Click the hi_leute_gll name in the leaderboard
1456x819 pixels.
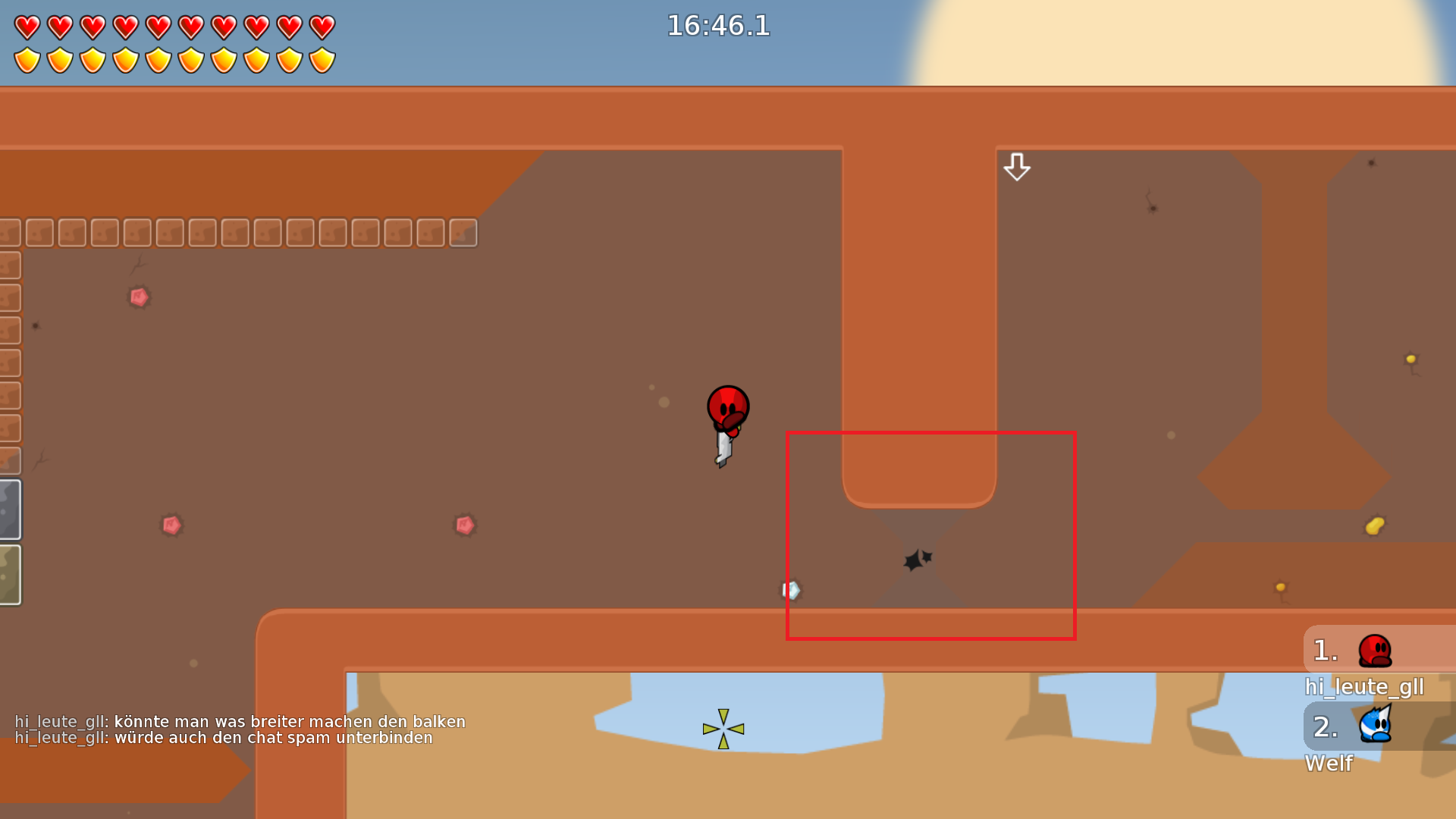pyautogui.click(x=1363, y=686)
